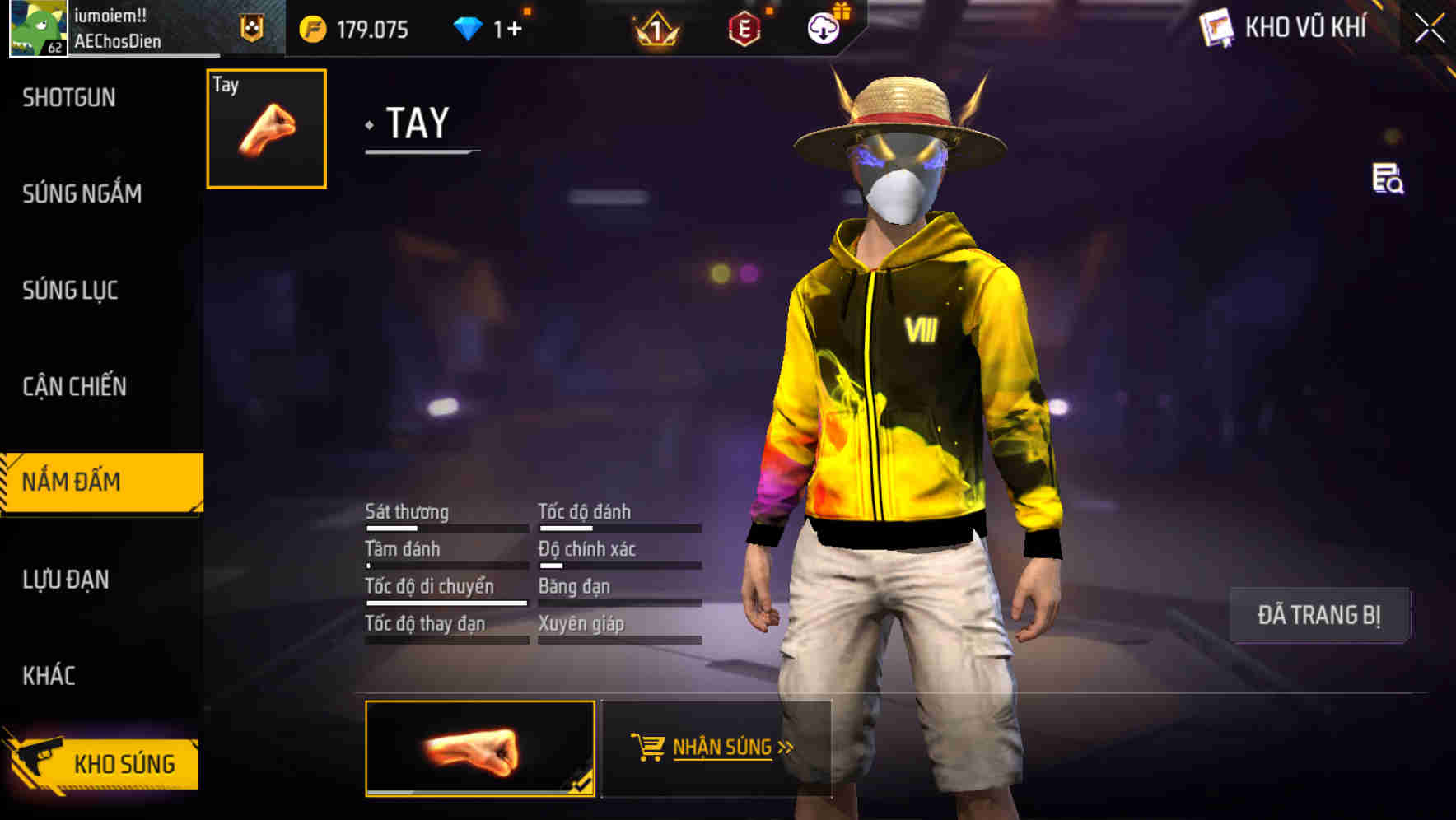Screen dimensions: 1456x820
Task: Open the SÚNG LỤC category
Action: (x=70, y=291)
